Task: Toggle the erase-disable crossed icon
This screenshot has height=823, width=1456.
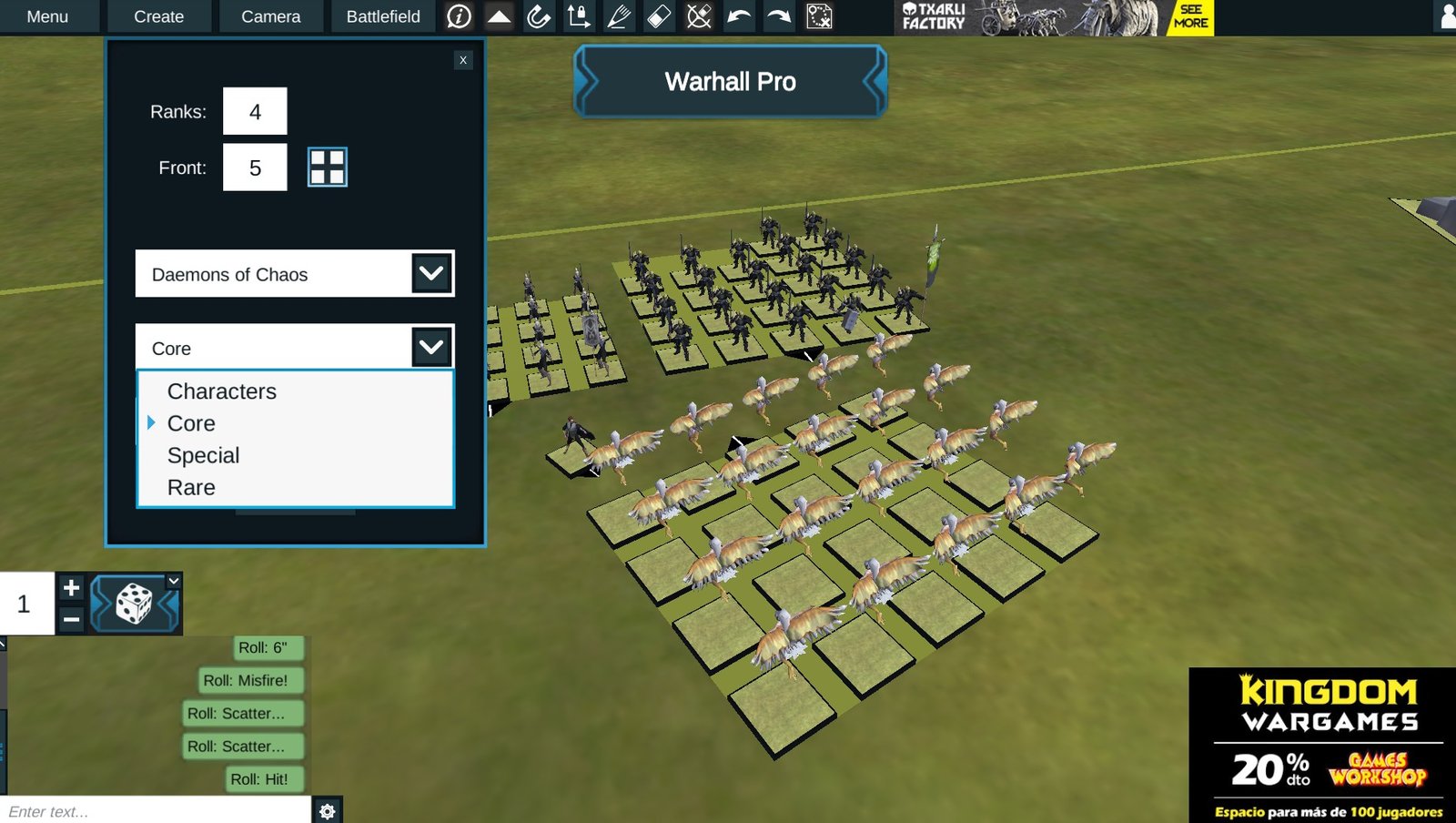Action: pos(697,16)
